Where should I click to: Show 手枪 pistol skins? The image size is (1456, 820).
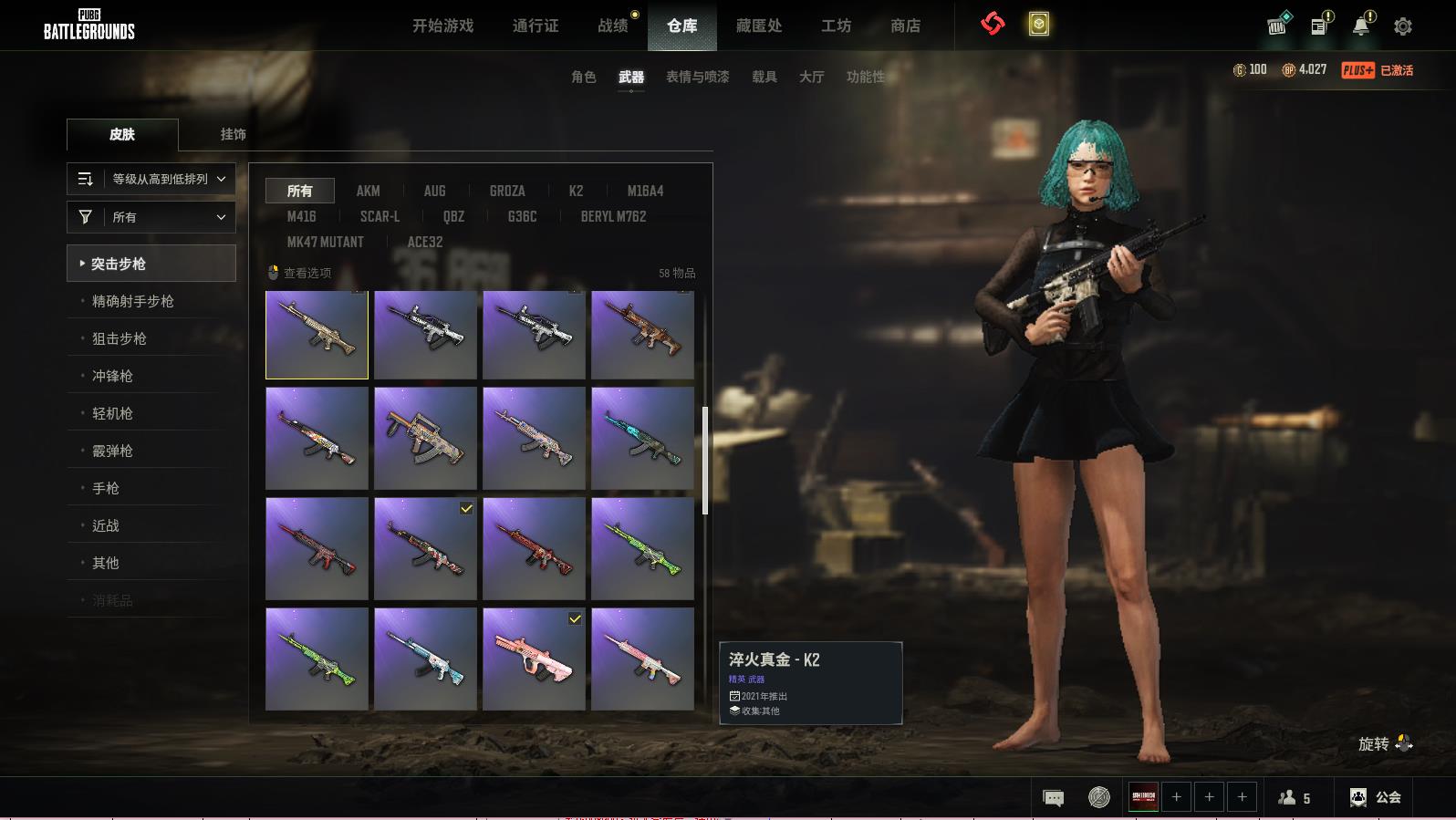pyautogui.click(x=106, y=488)
